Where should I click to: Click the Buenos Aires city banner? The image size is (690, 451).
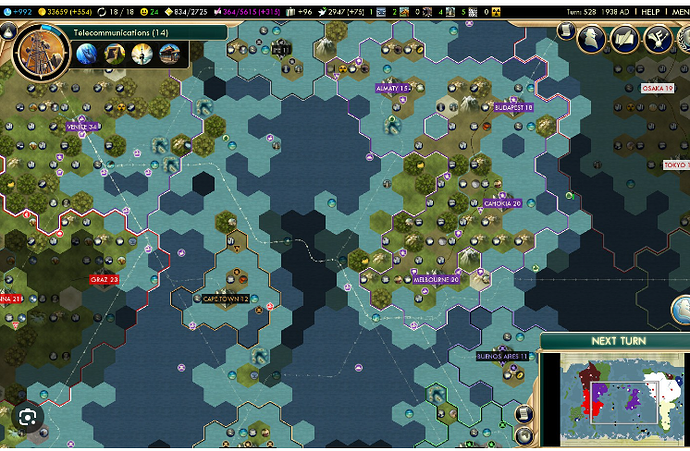coord(503,355)
